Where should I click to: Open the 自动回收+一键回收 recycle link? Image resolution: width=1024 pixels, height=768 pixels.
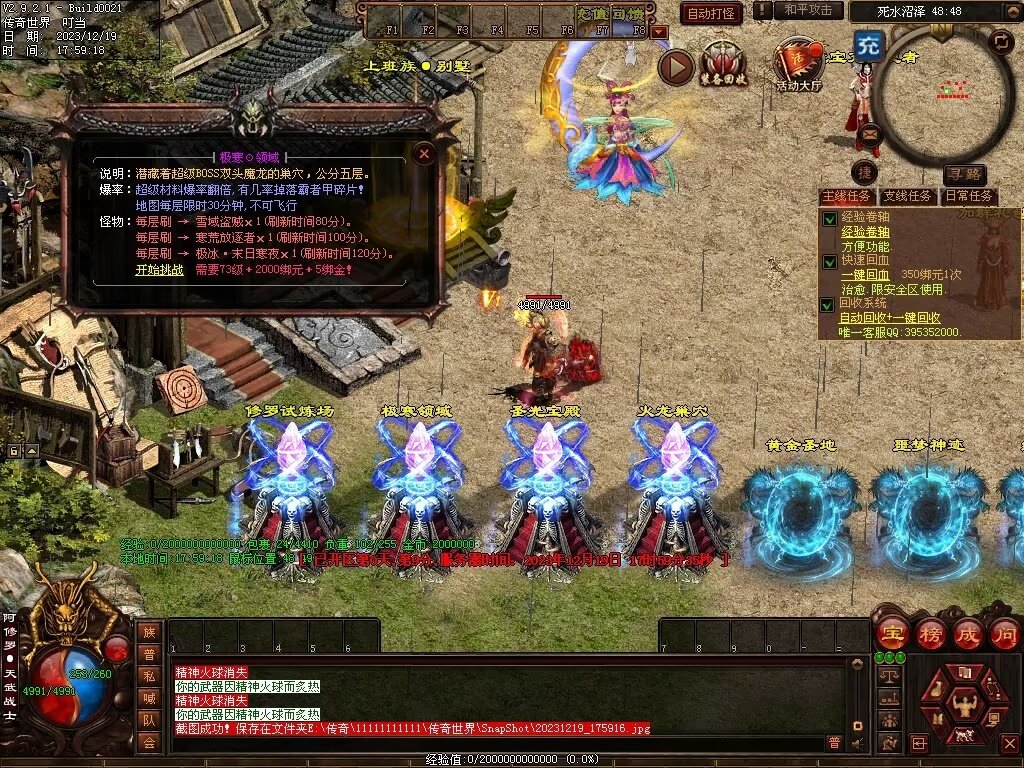[x=889, y=317]
